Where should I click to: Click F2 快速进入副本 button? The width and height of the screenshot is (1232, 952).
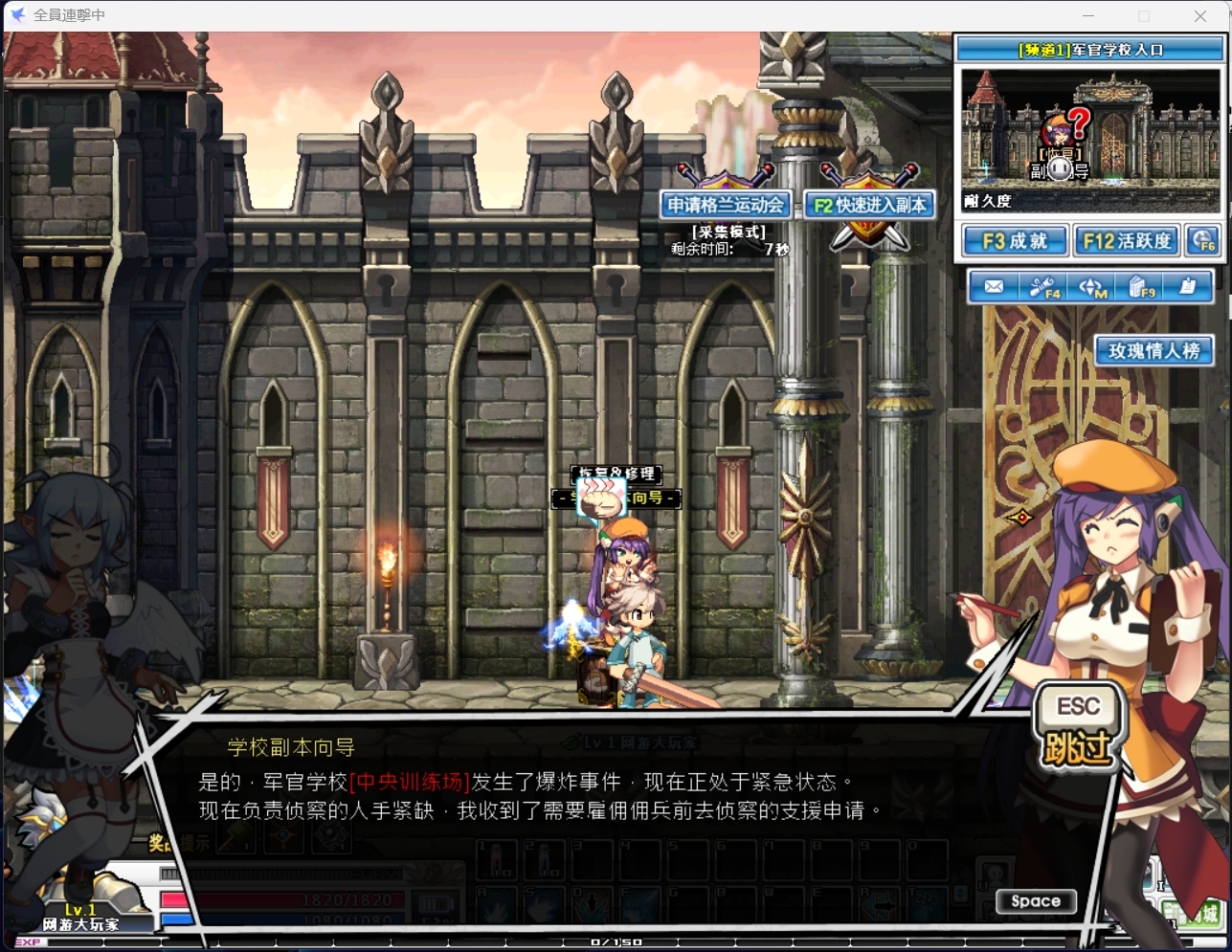869,205
